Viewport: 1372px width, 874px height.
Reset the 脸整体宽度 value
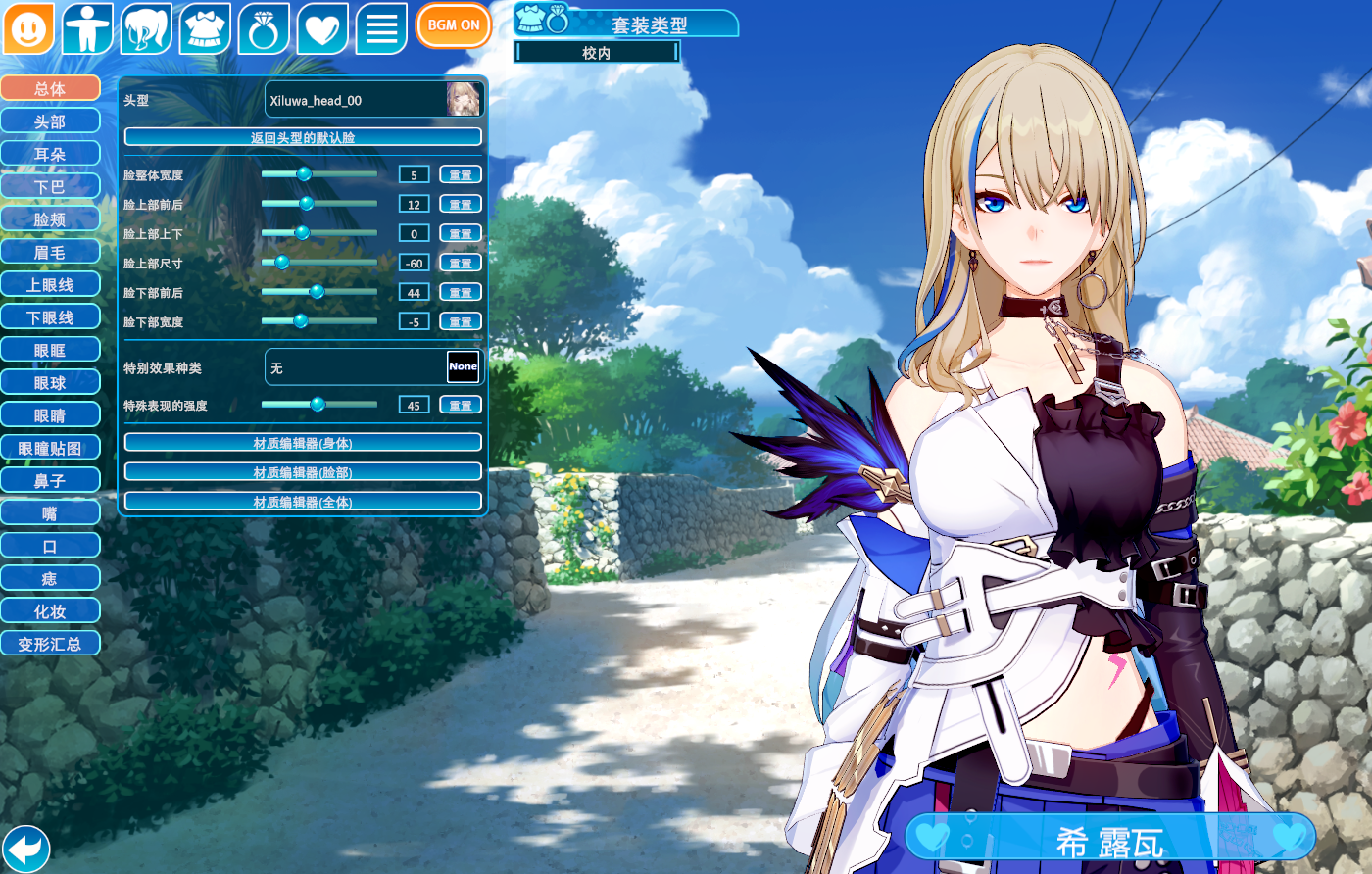coord(460,175)
